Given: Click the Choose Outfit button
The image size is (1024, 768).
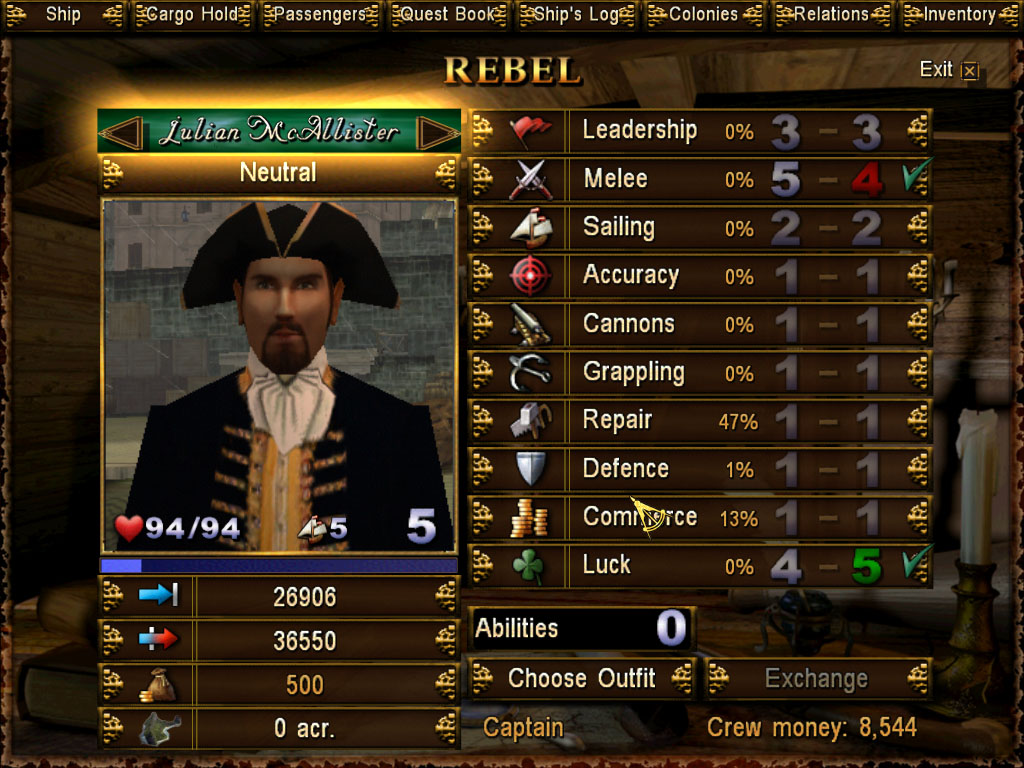Looking at the screenshot, I should (x=581, y=678).
